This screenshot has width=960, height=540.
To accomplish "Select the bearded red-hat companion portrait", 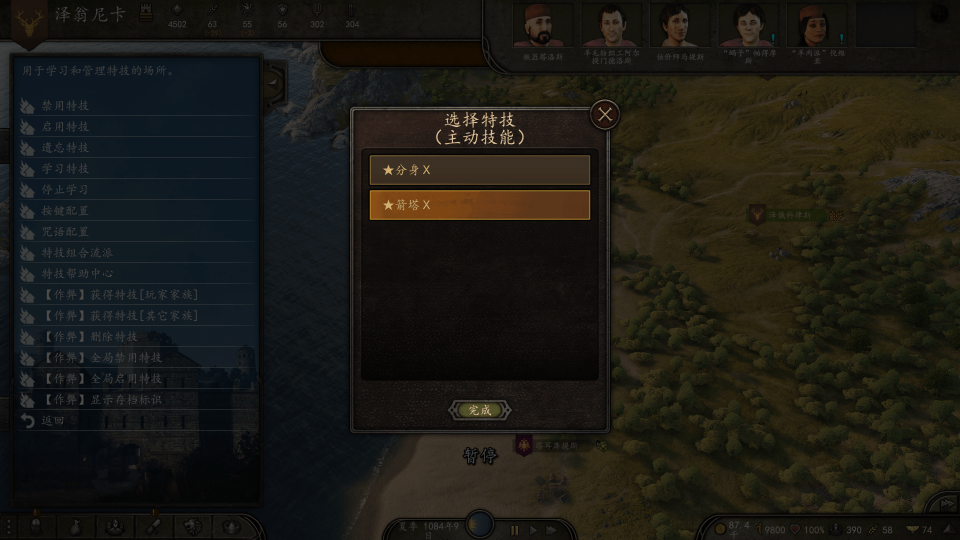I will point(543,27).
